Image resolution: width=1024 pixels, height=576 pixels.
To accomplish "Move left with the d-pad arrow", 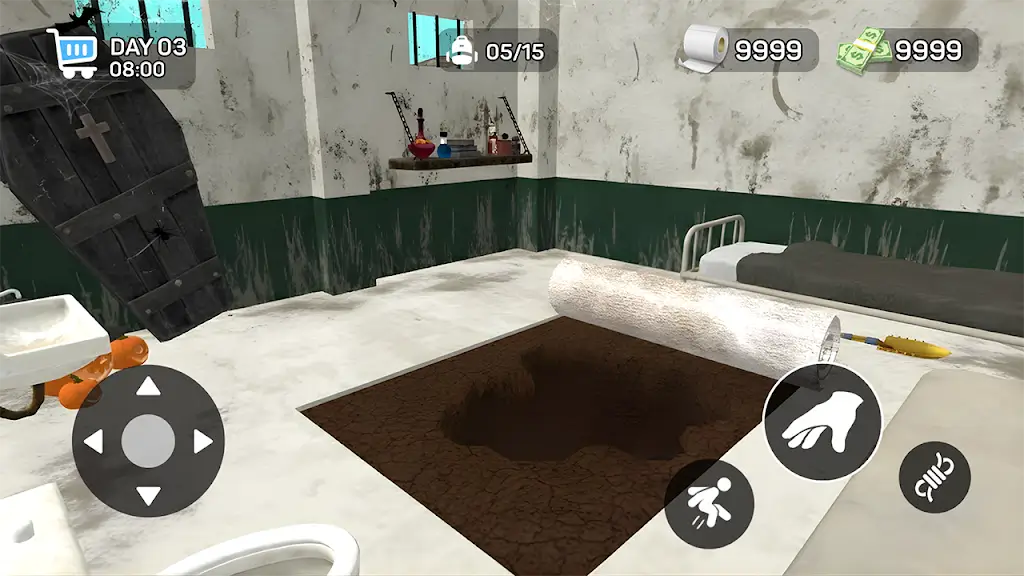I will 95,441.
